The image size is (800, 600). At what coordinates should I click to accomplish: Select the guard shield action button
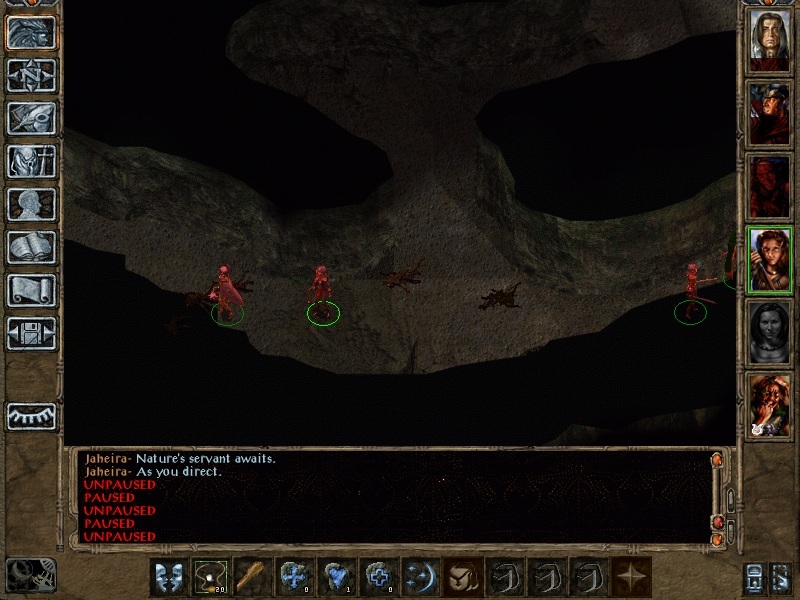click(463, 577)
